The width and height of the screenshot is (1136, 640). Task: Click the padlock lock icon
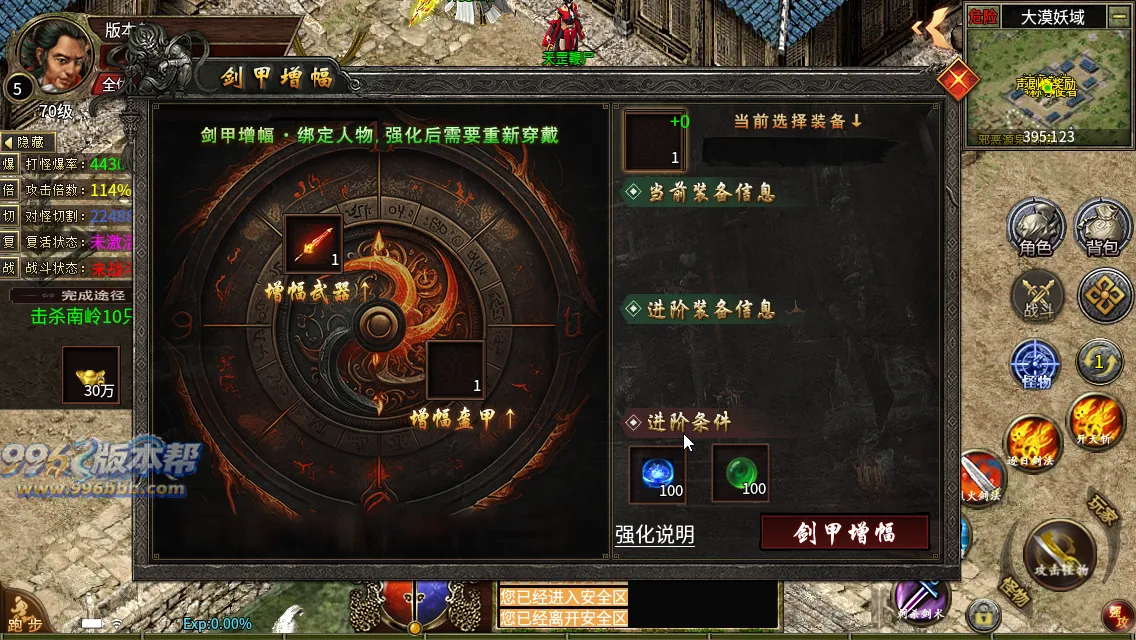(x=984, y=614)
